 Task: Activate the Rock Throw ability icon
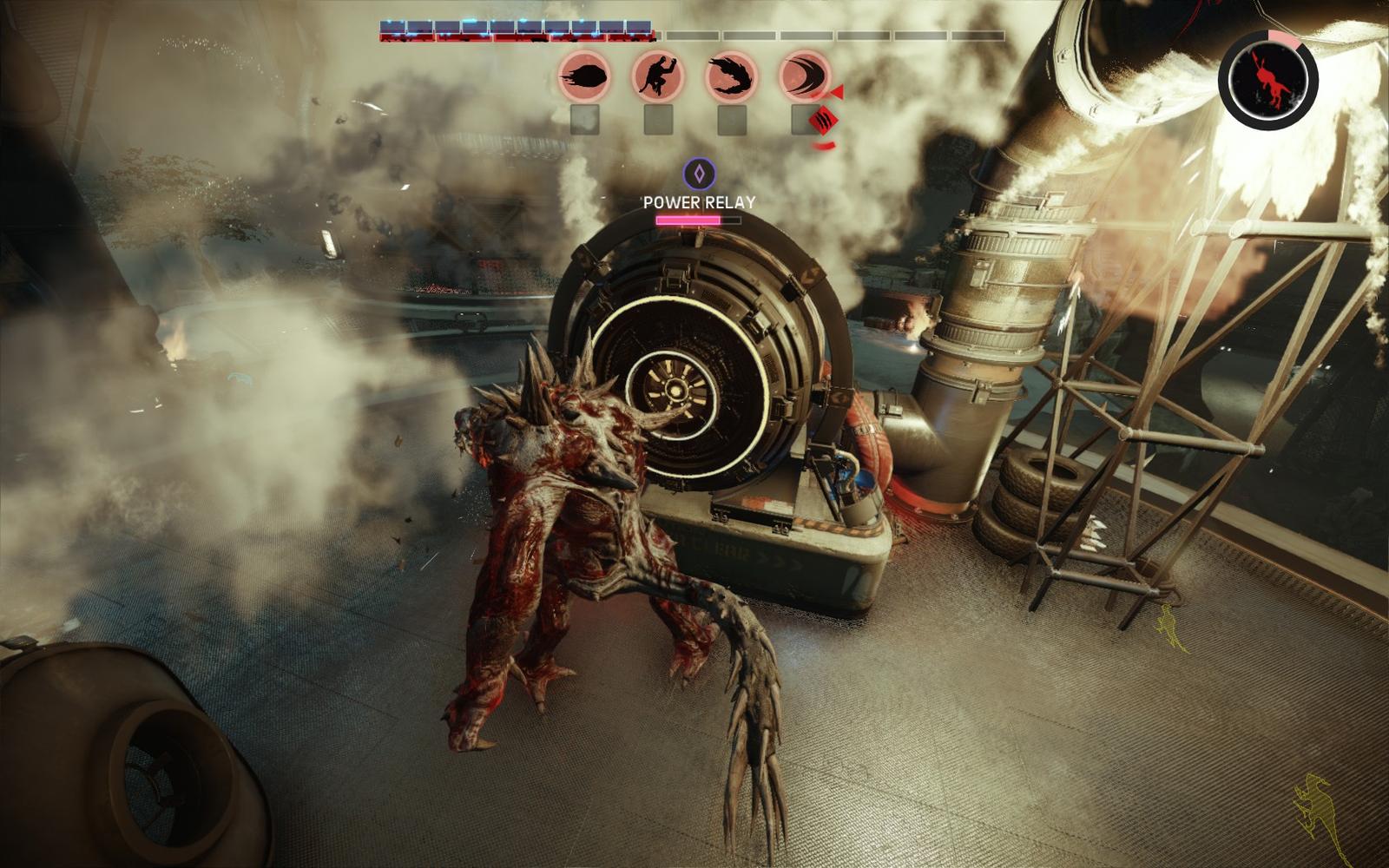click(x=584, y=76)
